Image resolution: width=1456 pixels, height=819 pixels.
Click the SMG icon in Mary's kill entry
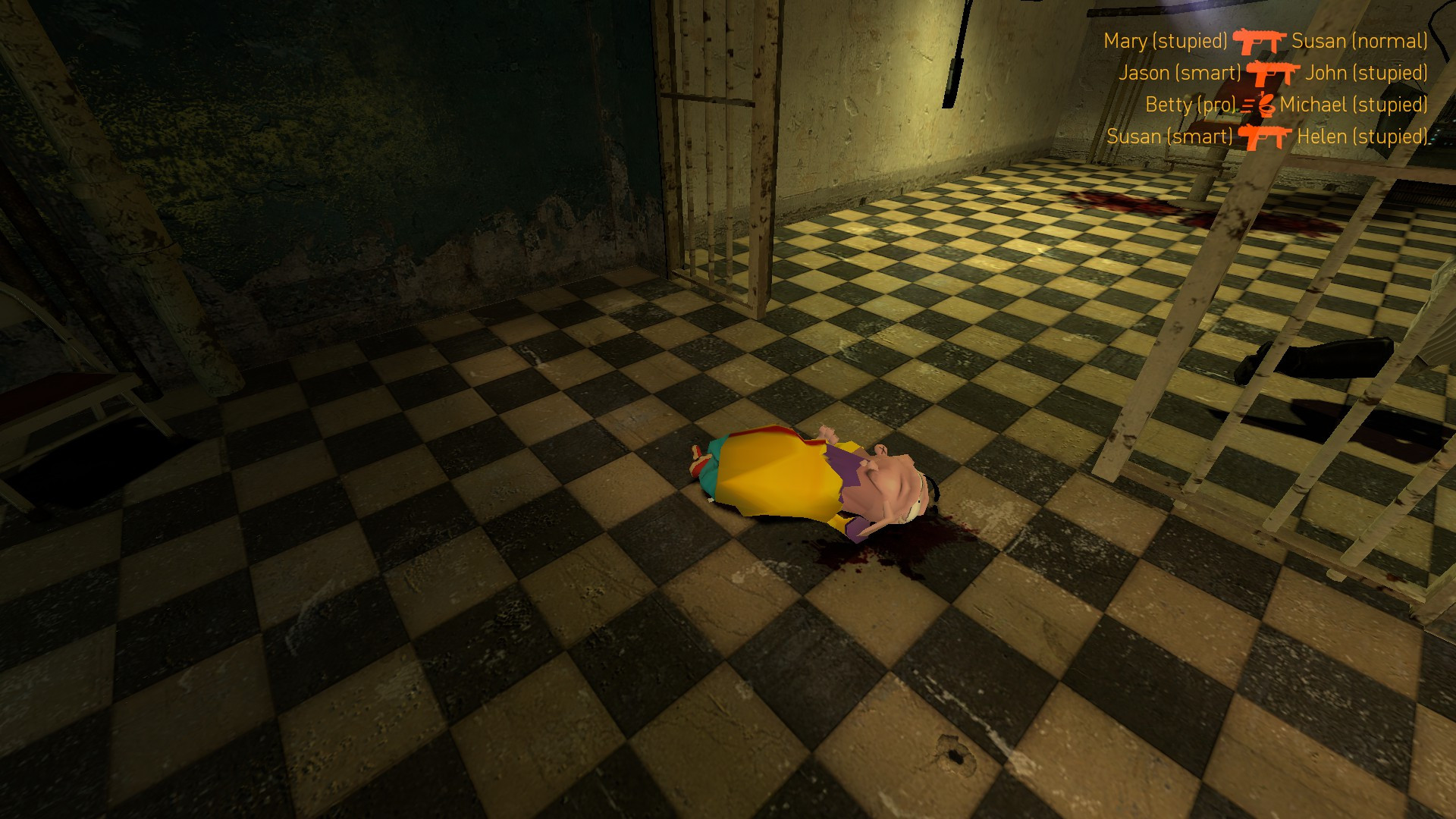coord(1260,41)
